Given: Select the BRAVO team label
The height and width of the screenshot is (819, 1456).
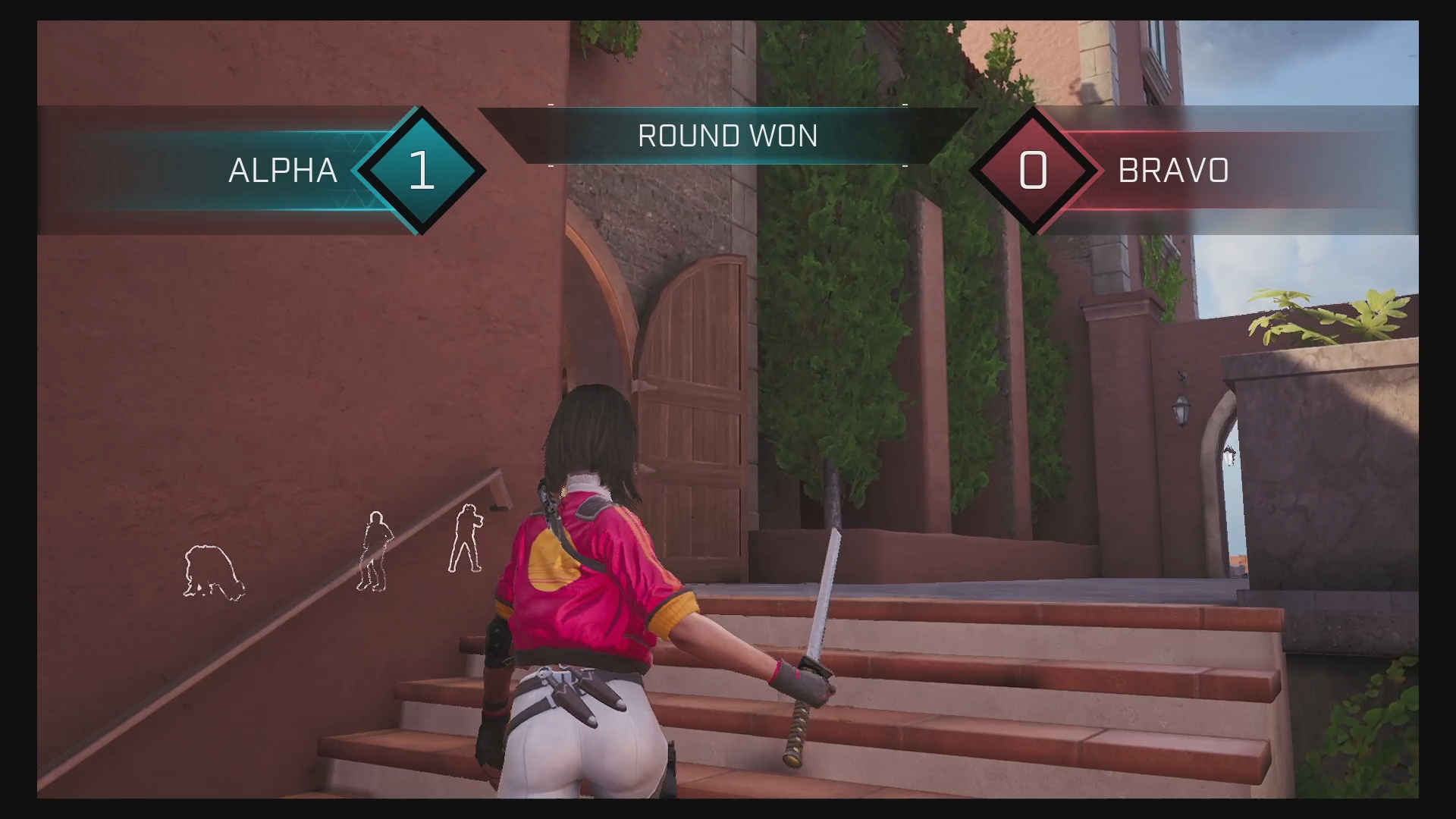Looking at the screenshot, I should pos(1172,171).
